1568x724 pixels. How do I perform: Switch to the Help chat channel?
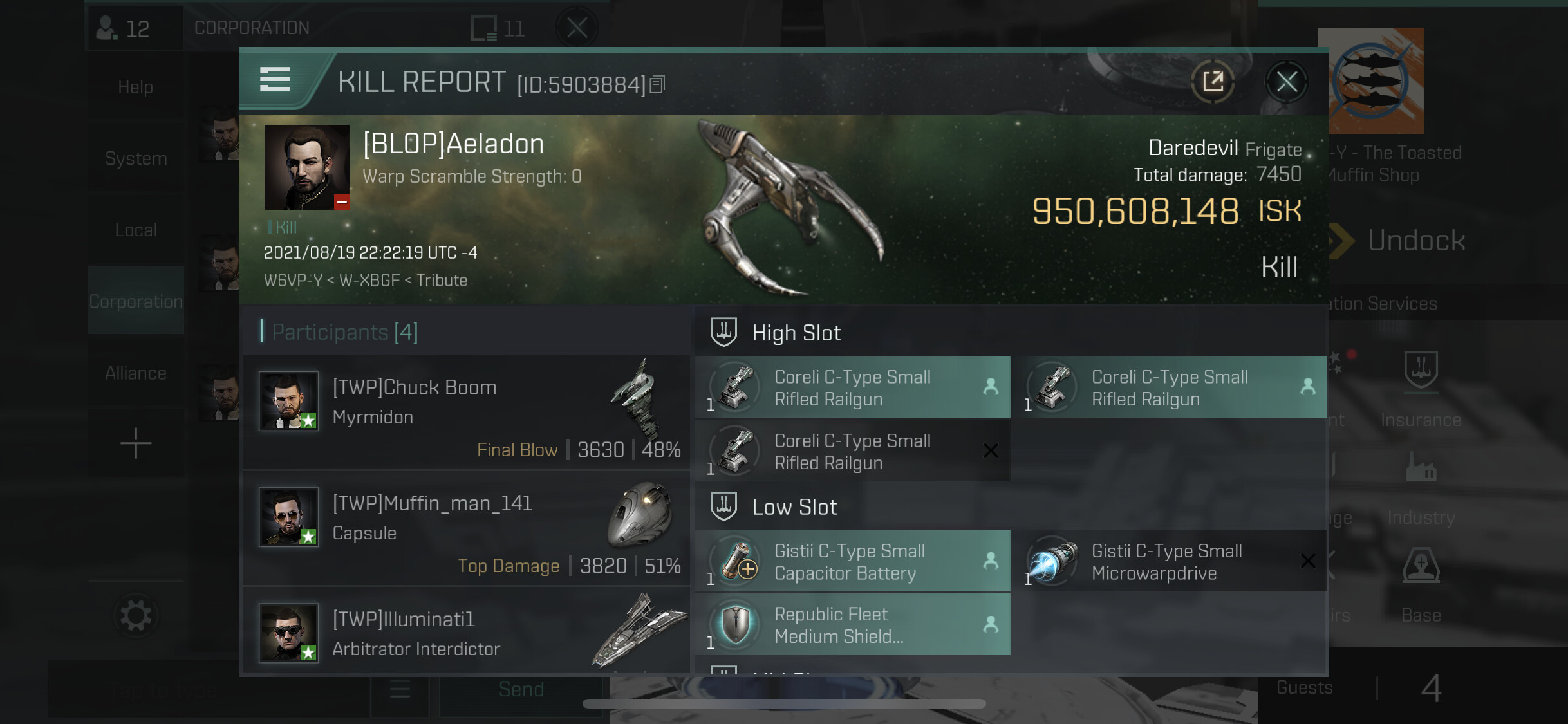135,87
